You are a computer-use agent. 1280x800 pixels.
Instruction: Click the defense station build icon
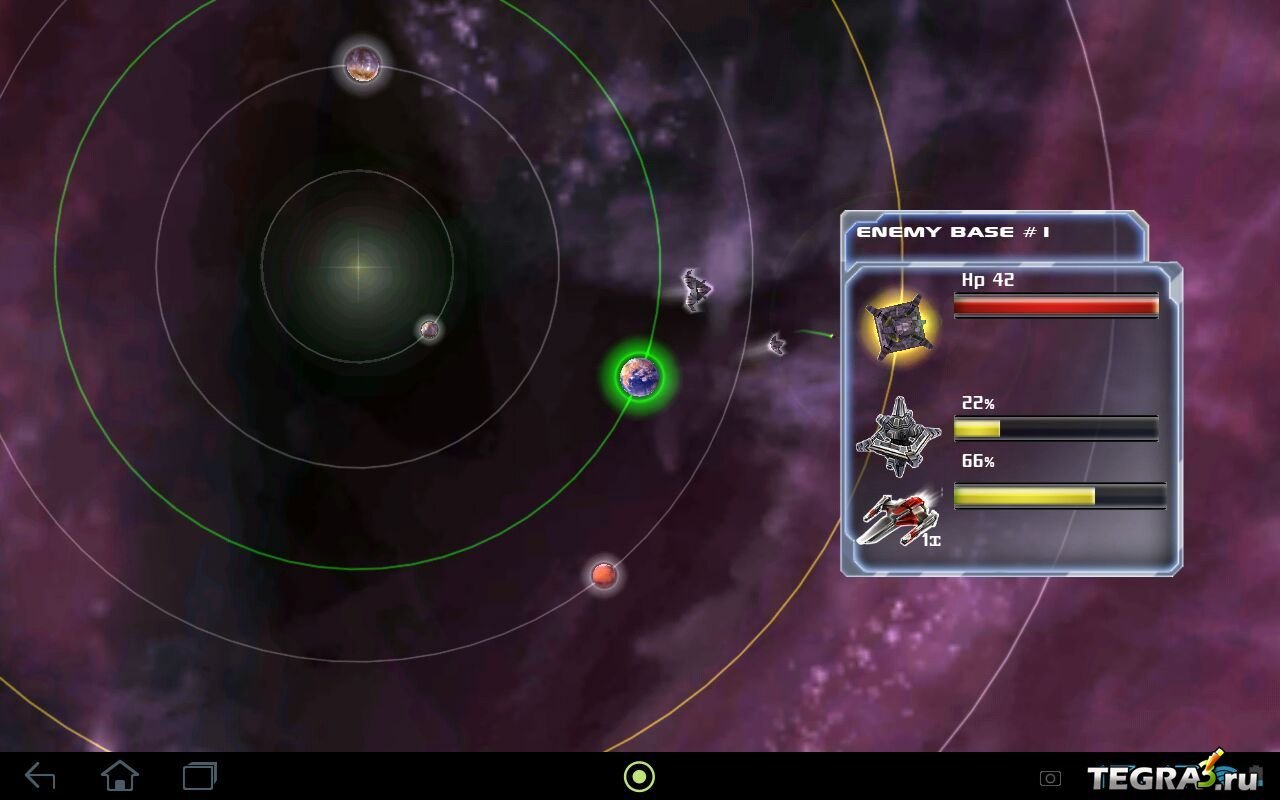click(x=899, y=436)
